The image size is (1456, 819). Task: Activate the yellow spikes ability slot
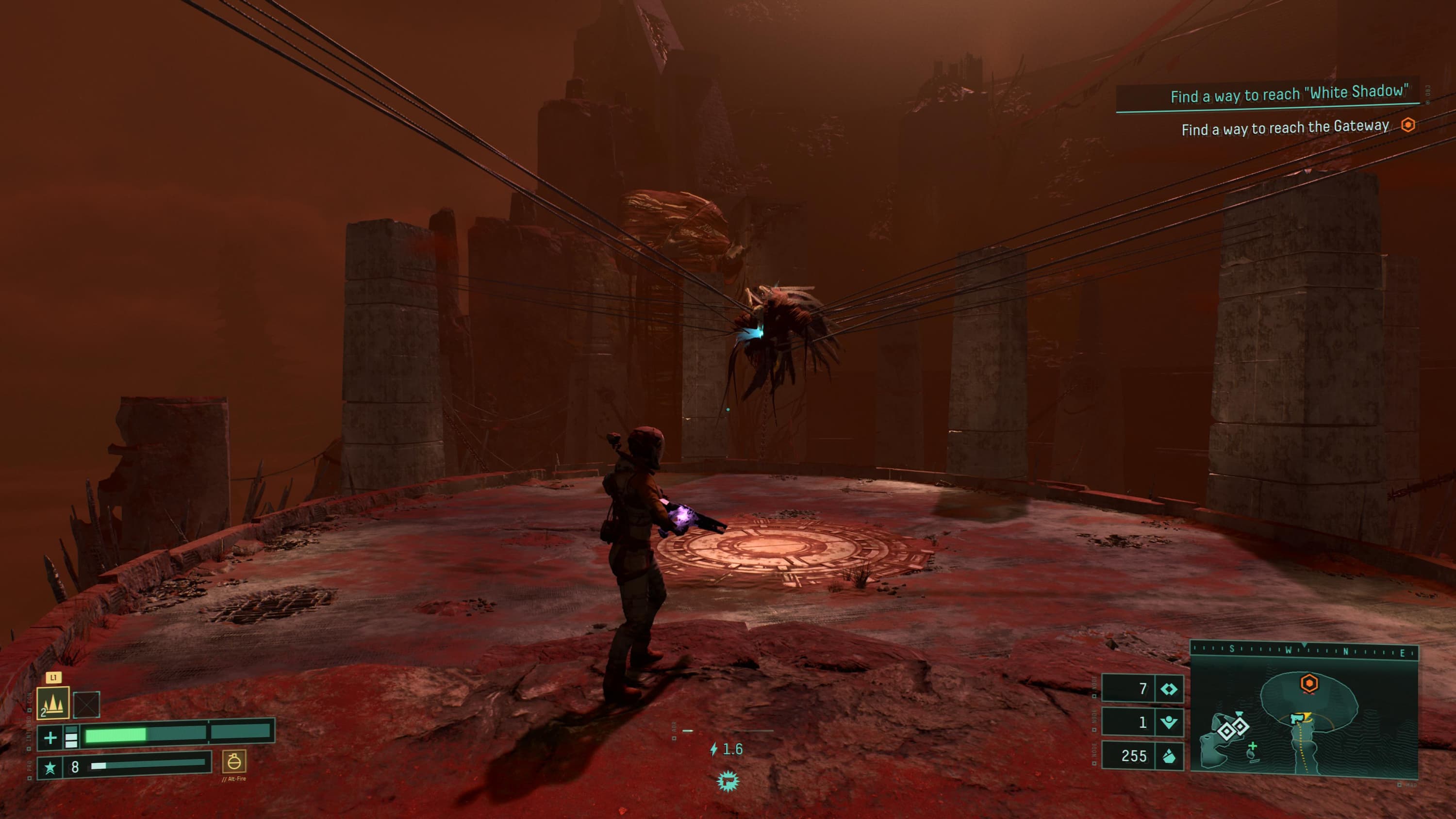[53, 703]
